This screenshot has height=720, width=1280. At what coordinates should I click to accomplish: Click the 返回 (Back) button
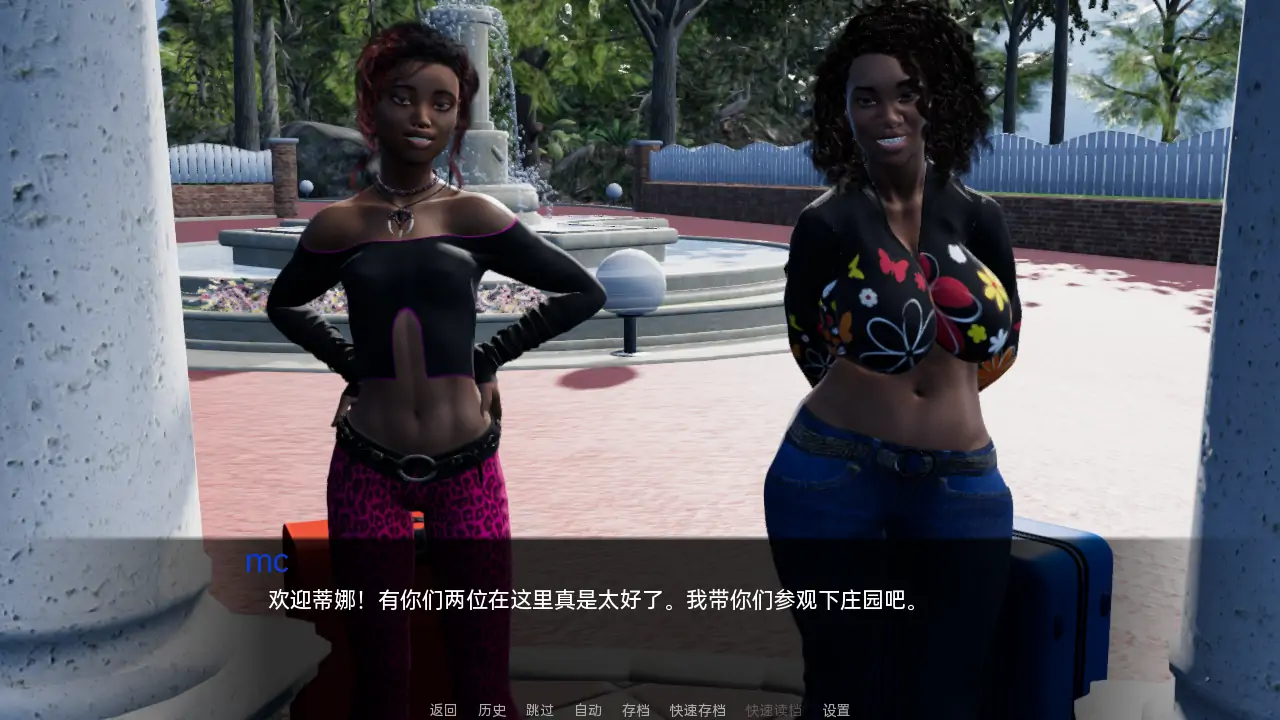[x=443, y=710]
